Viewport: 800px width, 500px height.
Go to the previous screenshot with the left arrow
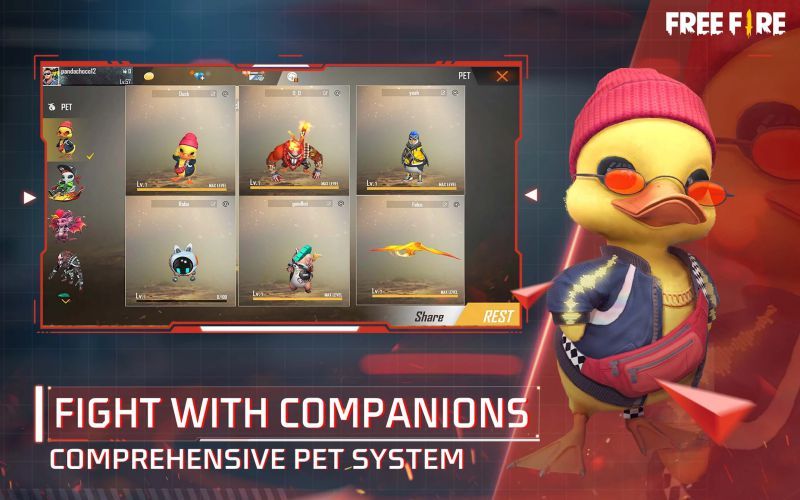[x=29, y=197]
